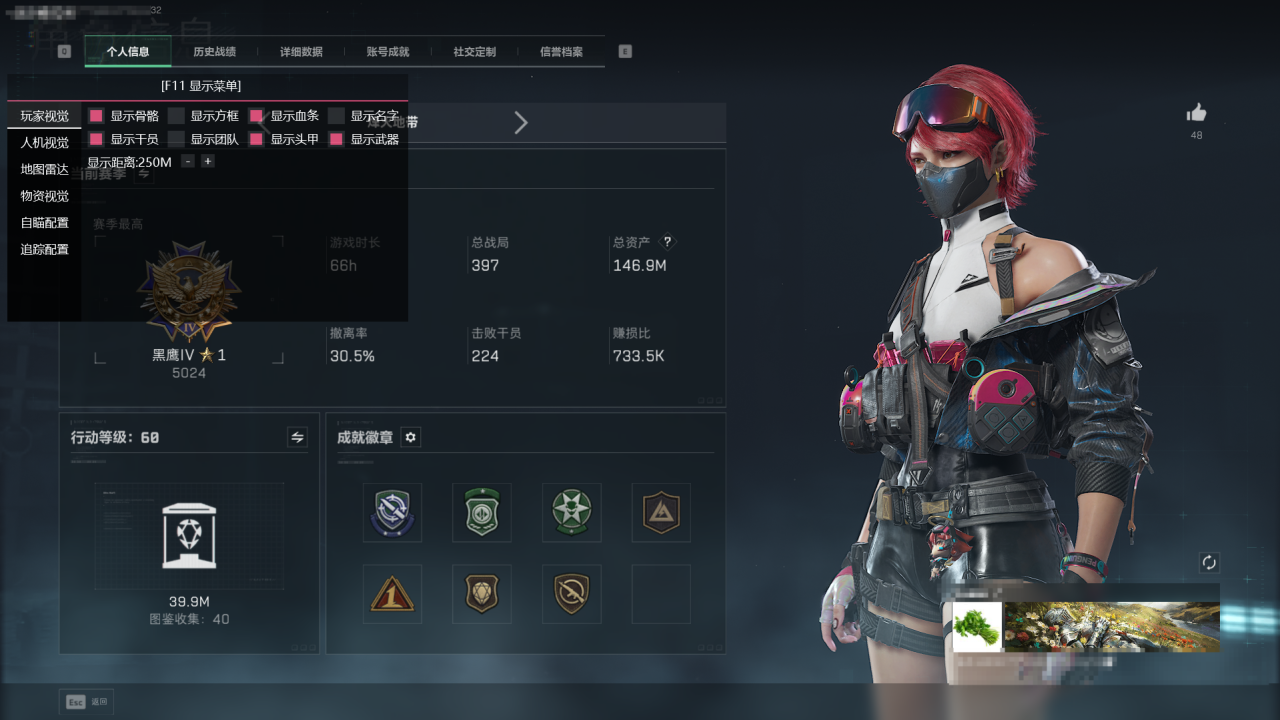
Task: Show the 个人信息 tab
Action: tap(128, 52)
